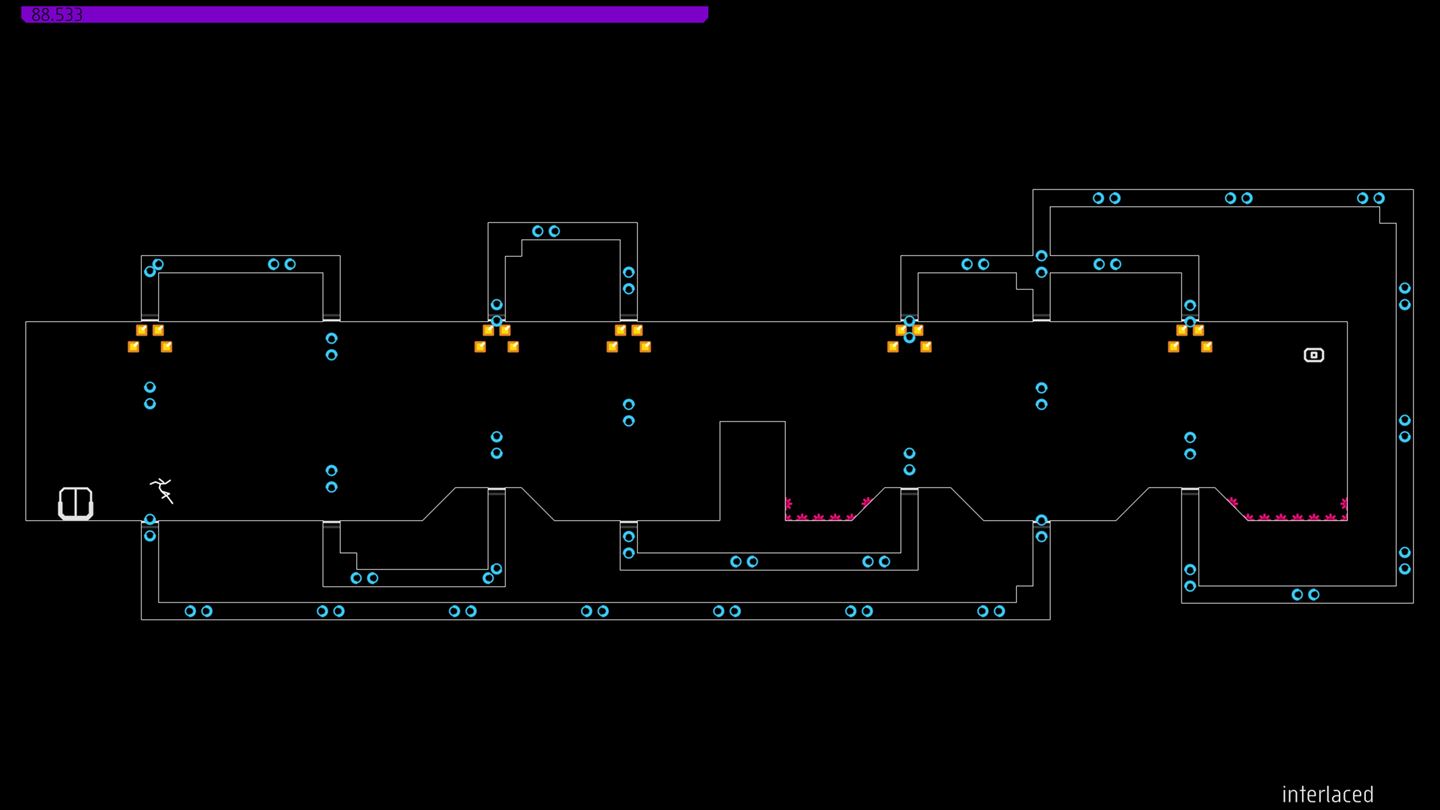Toggle the mine inside the top middle alcove
Screen dimensions: 1440x810
pyautogui.click(x=544, y=230)
